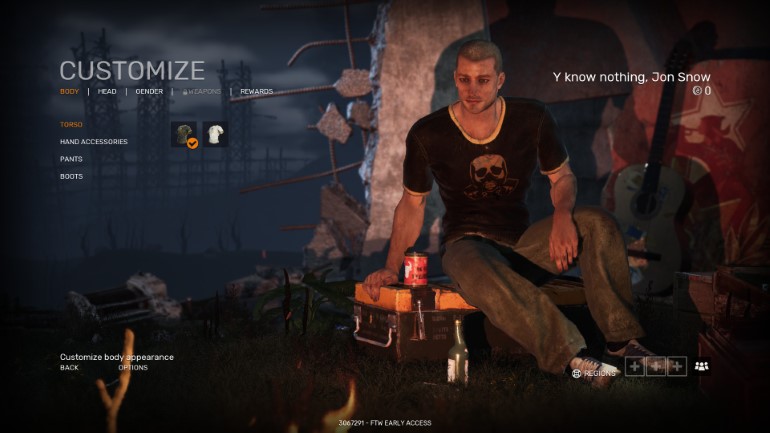Open the Pants category
Viewport: 770px width, 433px height.
[71, 159]
